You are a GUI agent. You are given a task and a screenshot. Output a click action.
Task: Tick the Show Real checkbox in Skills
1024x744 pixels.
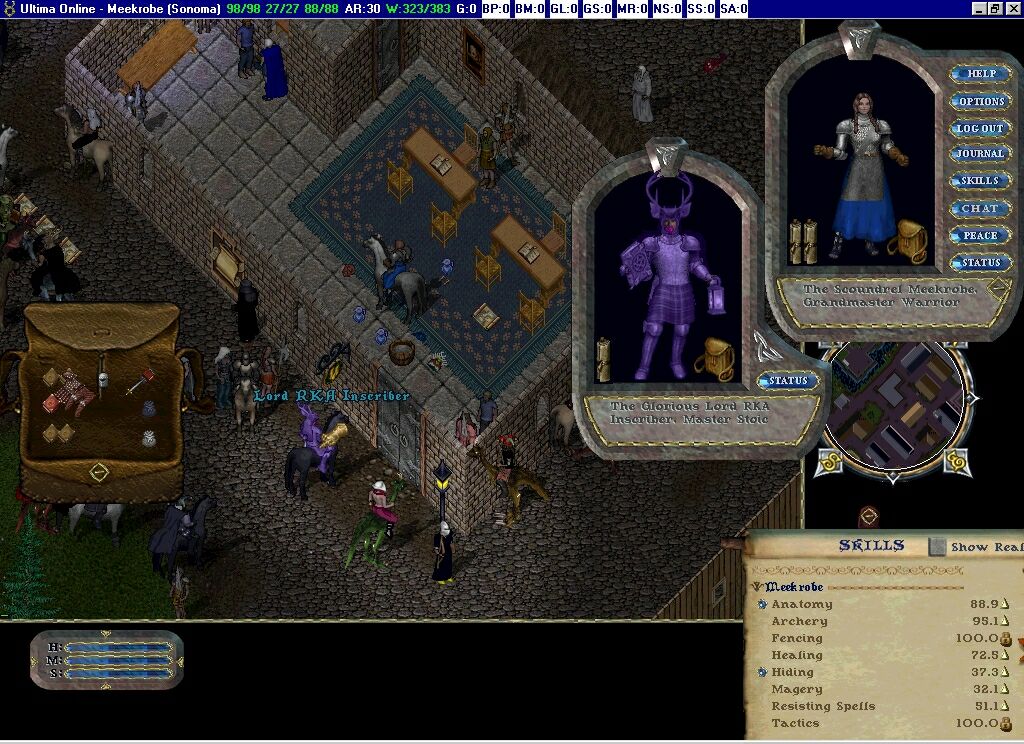937,546
